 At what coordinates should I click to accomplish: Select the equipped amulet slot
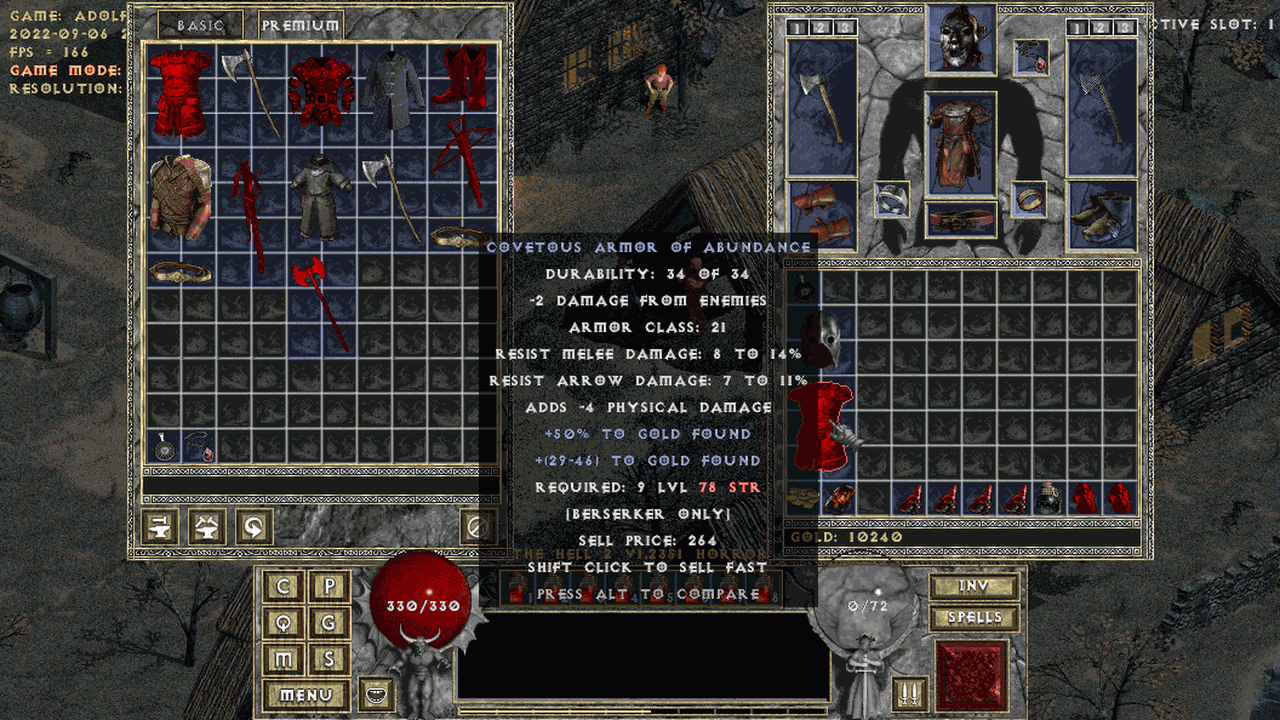pos(1031,58)
